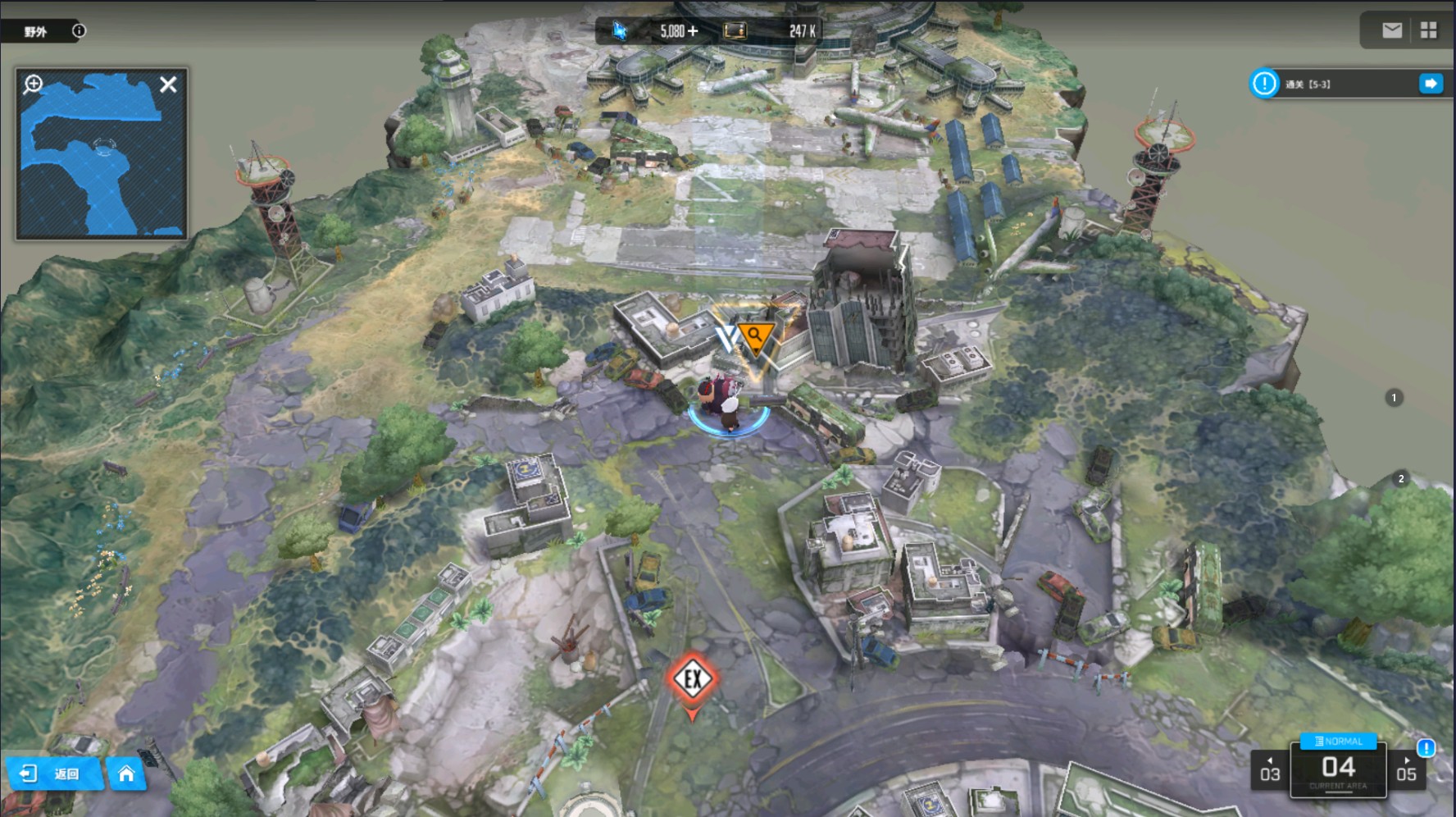Select the map marker numbered 1
This screenshot has height=817, width=1456.
click(1394, 398)
